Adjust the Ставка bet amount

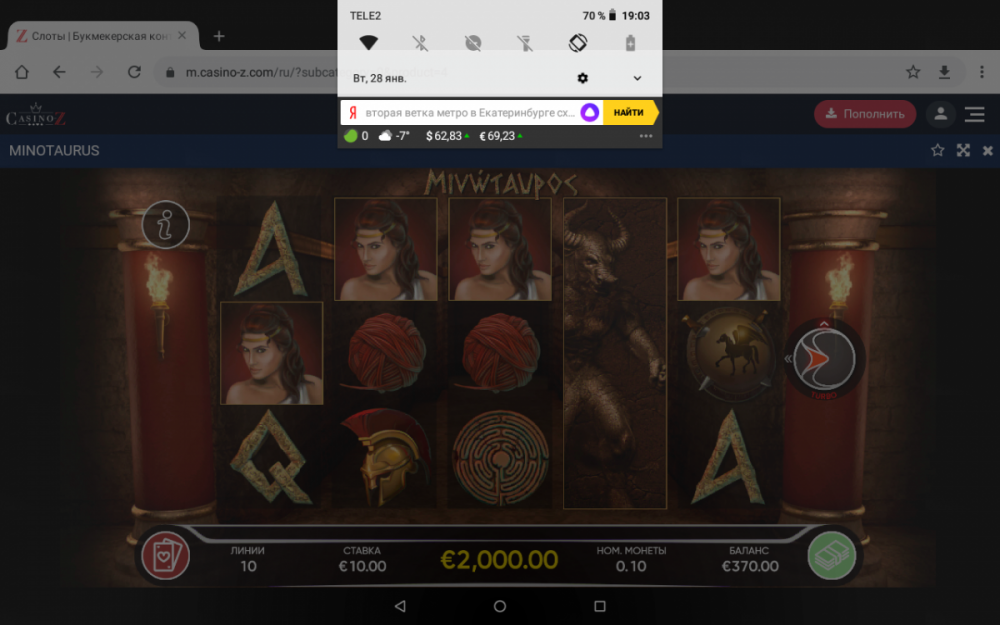[x=362, y=559]
